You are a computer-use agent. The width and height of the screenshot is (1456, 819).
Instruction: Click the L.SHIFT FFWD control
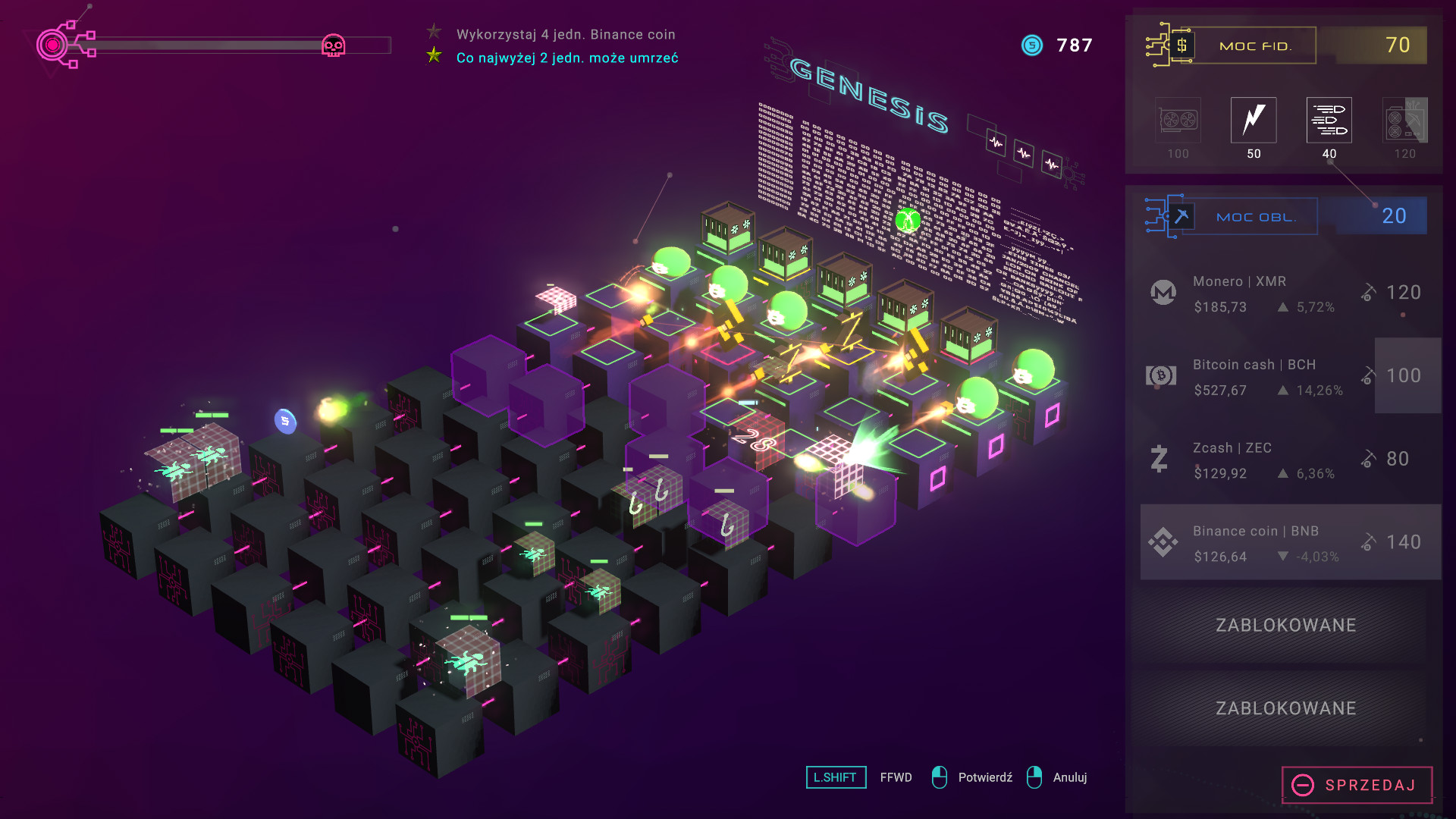point(836,777)
